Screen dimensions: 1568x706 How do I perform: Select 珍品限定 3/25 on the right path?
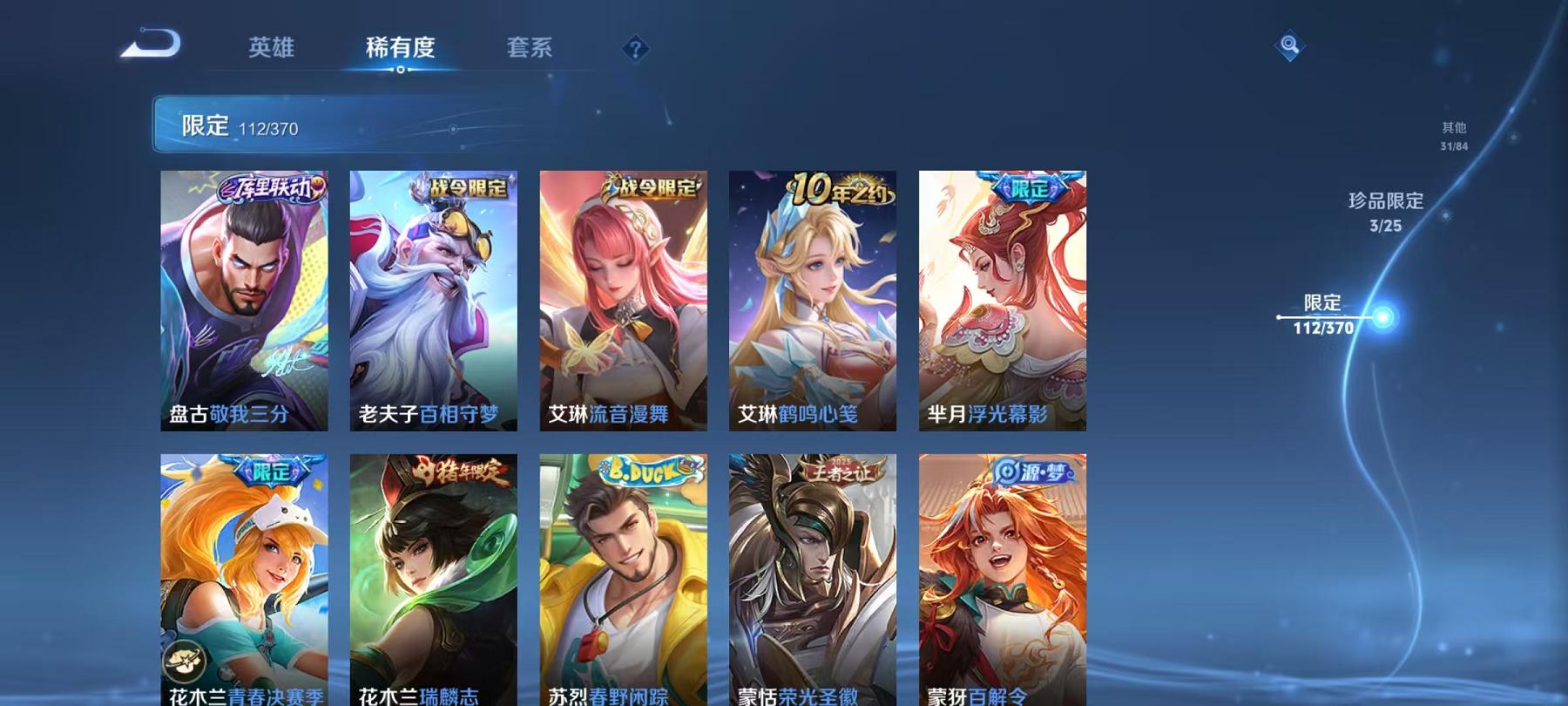[x=1385, y=212]
